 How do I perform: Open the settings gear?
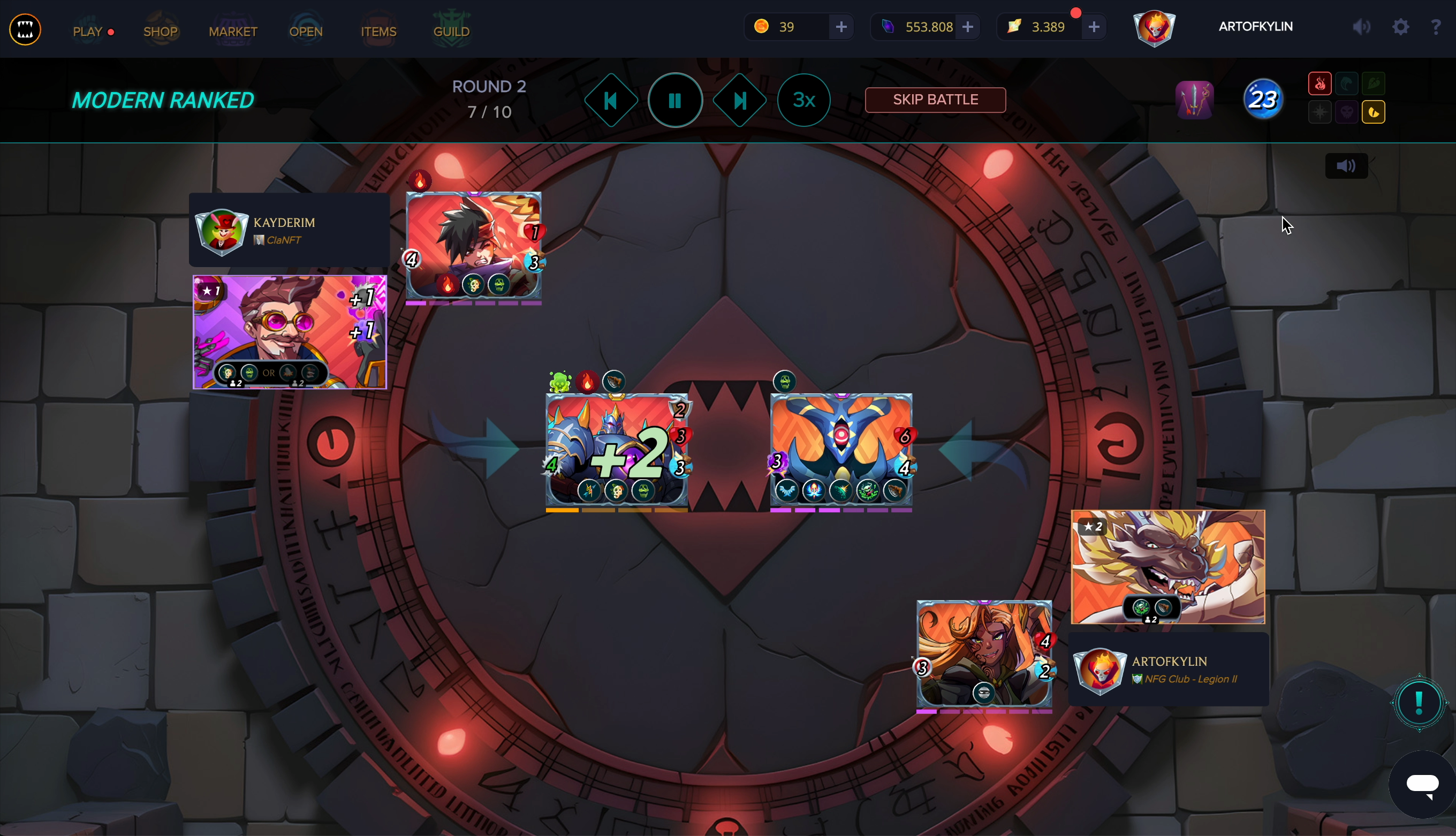pos(1400,27)
